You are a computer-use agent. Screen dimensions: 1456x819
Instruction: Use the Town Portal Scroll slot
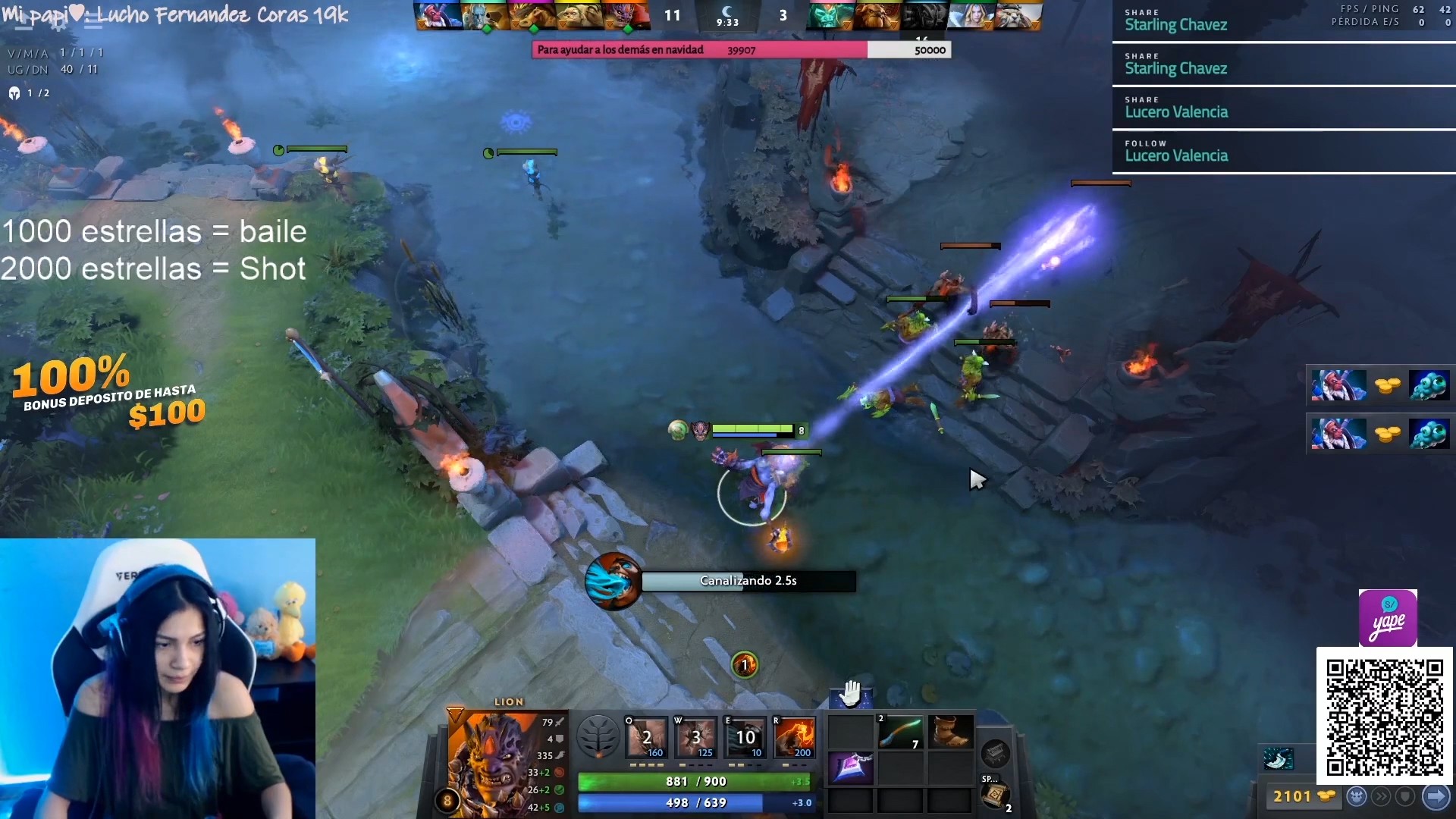click(x=994, y=795)
